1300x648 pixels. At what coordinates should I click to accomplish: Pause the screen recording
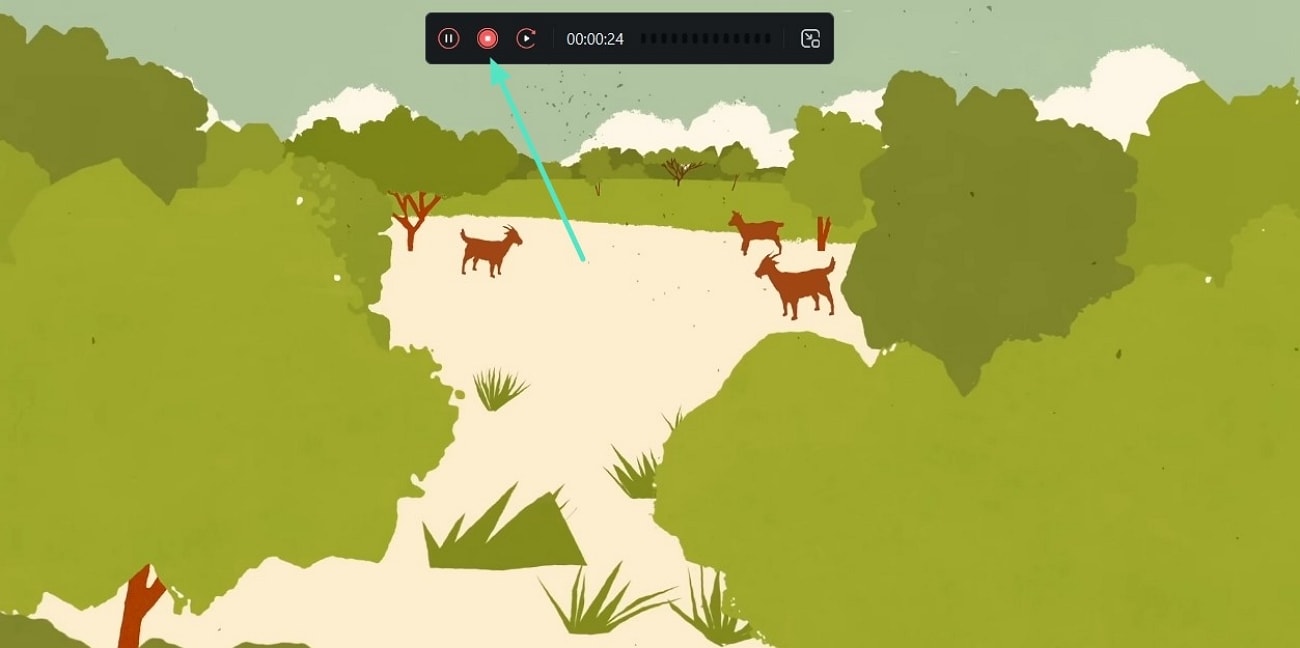449,39
